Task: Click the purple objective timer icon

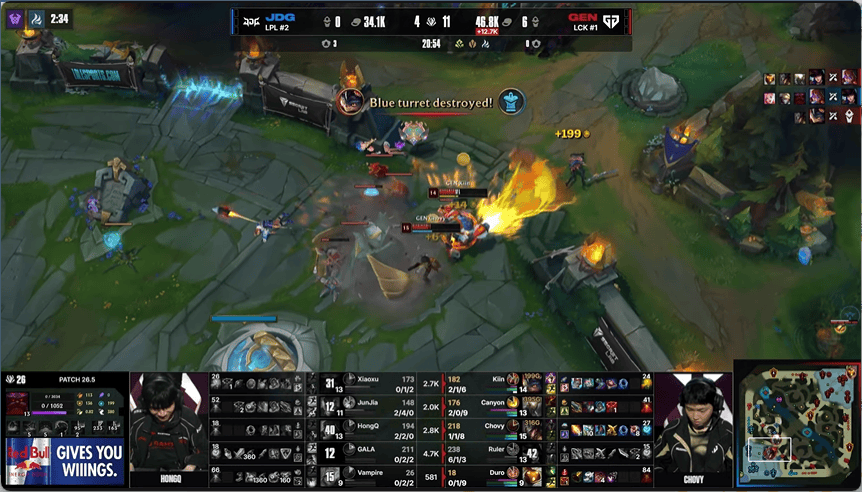Action: pos(17,19)
